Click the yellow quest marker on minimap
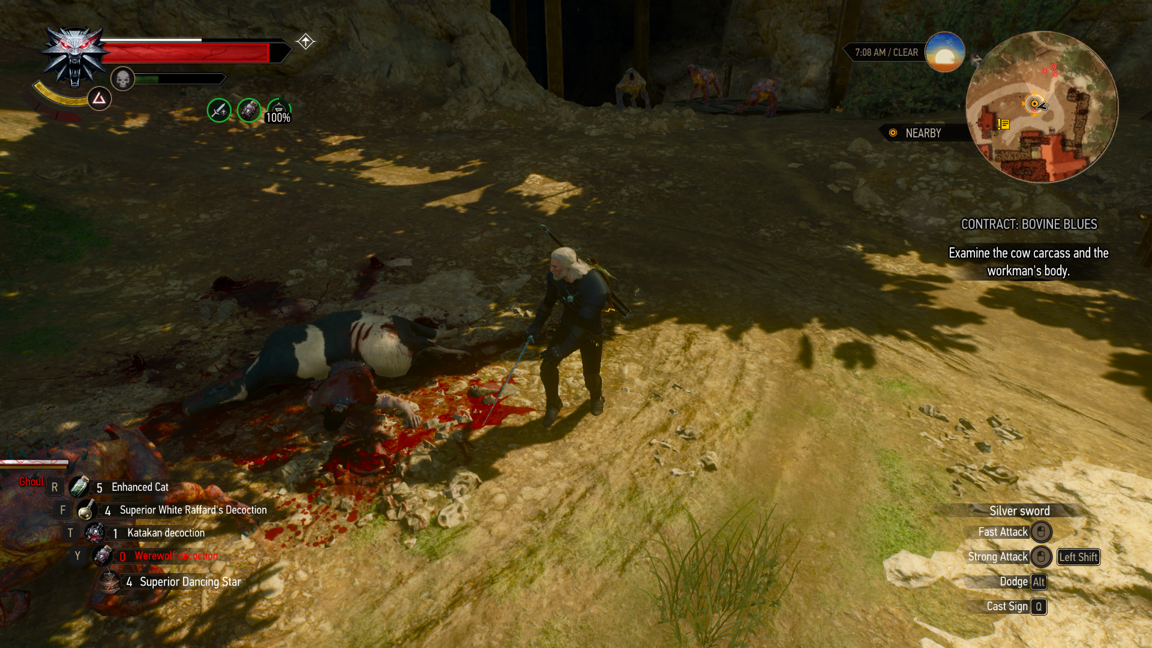Image resolution: width=1152 pixels, height=648 pixels. [1003, 124]
